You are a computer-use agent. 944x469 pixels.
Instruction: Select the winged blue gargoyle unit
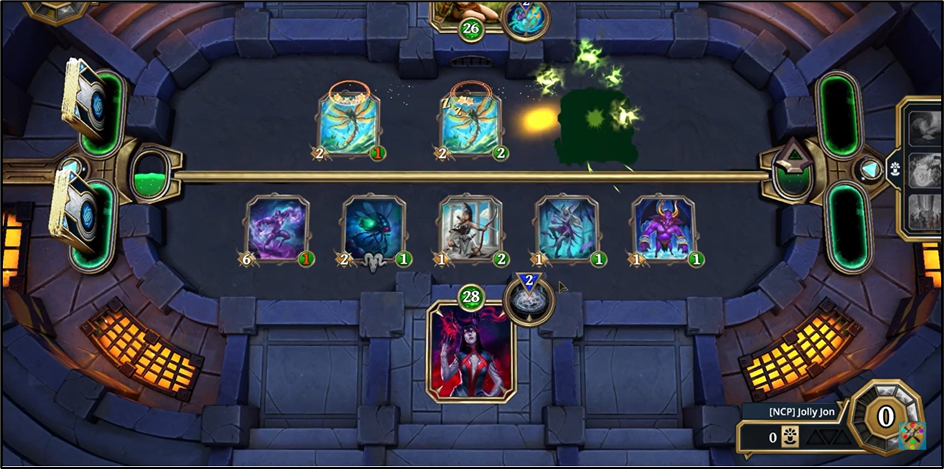[x=566, y=229]
